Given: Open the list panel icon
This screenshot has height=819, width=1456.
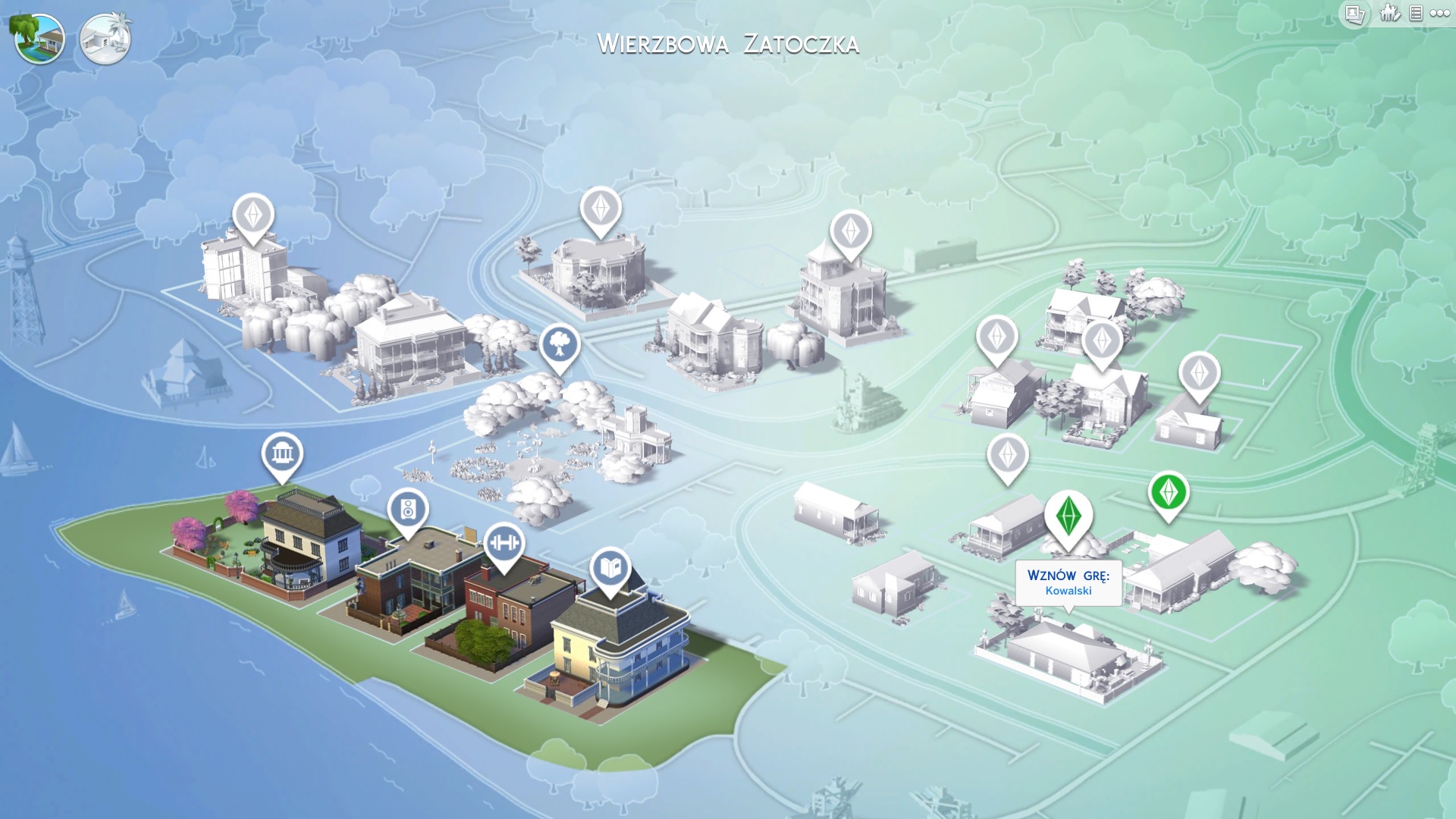Looking at the screenshot, I should (1416, 13).
